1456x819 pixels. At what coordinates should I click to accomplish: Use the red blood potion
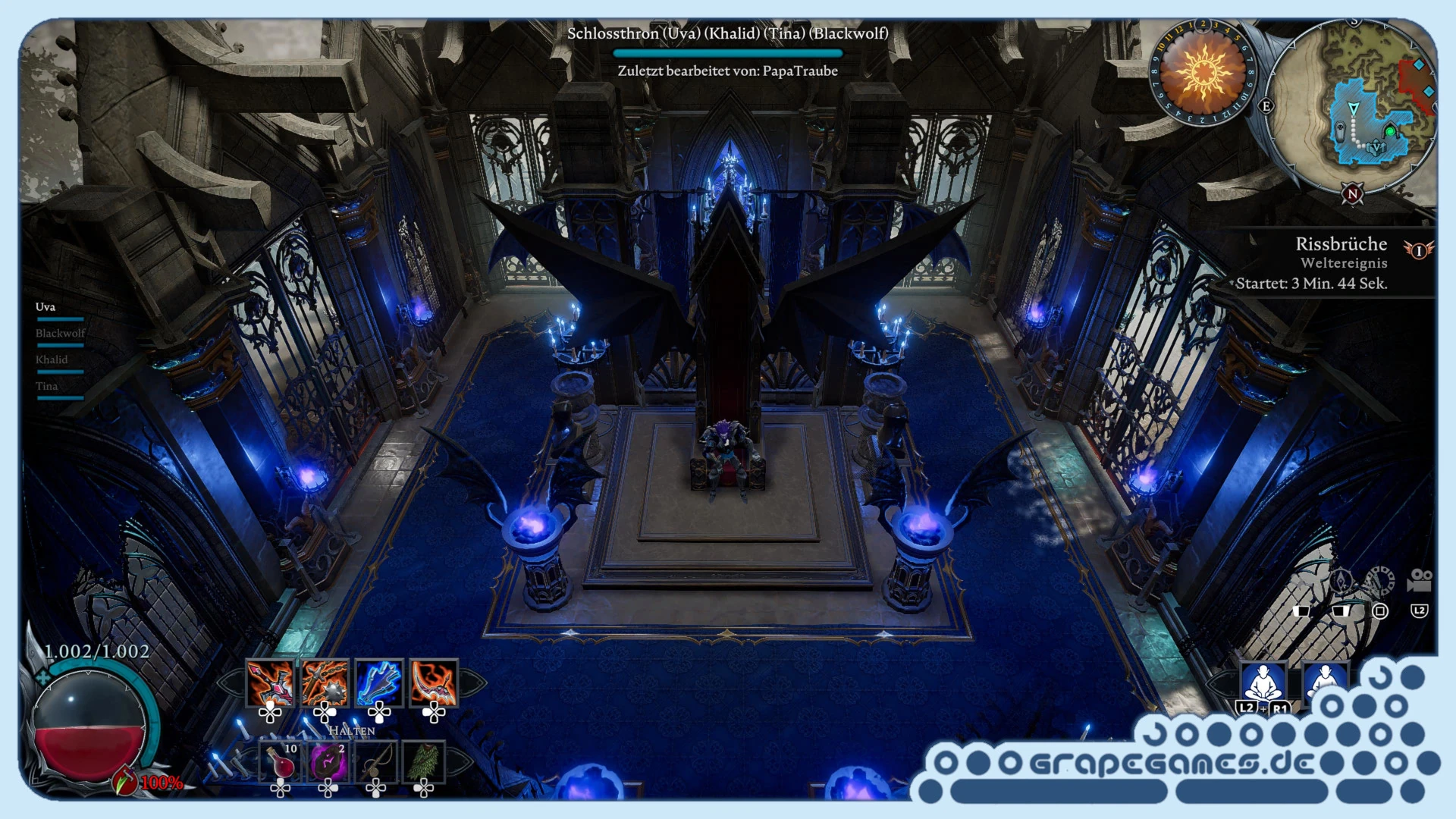pyautogui.click(x=281, y=761)
